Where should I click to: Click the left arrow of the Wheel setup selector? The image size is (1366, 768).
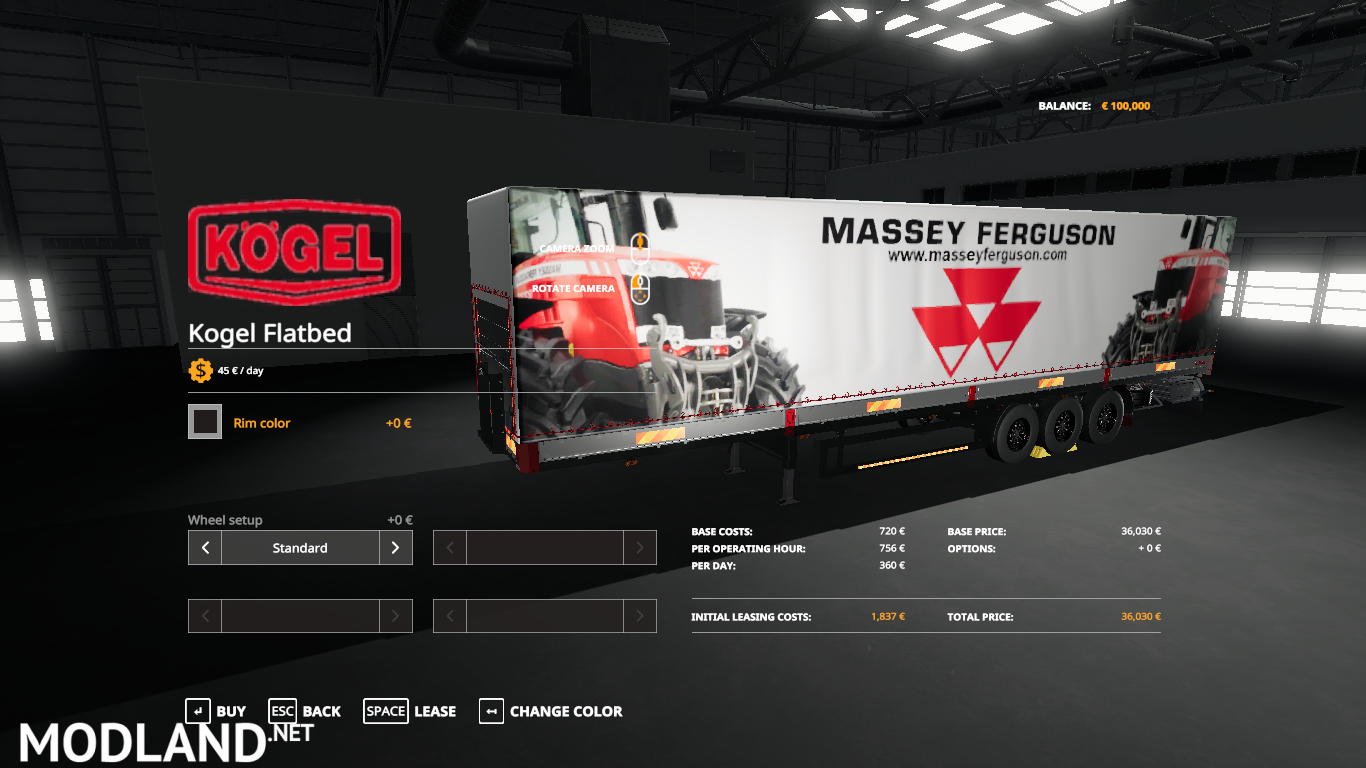[x=204, y=547]
